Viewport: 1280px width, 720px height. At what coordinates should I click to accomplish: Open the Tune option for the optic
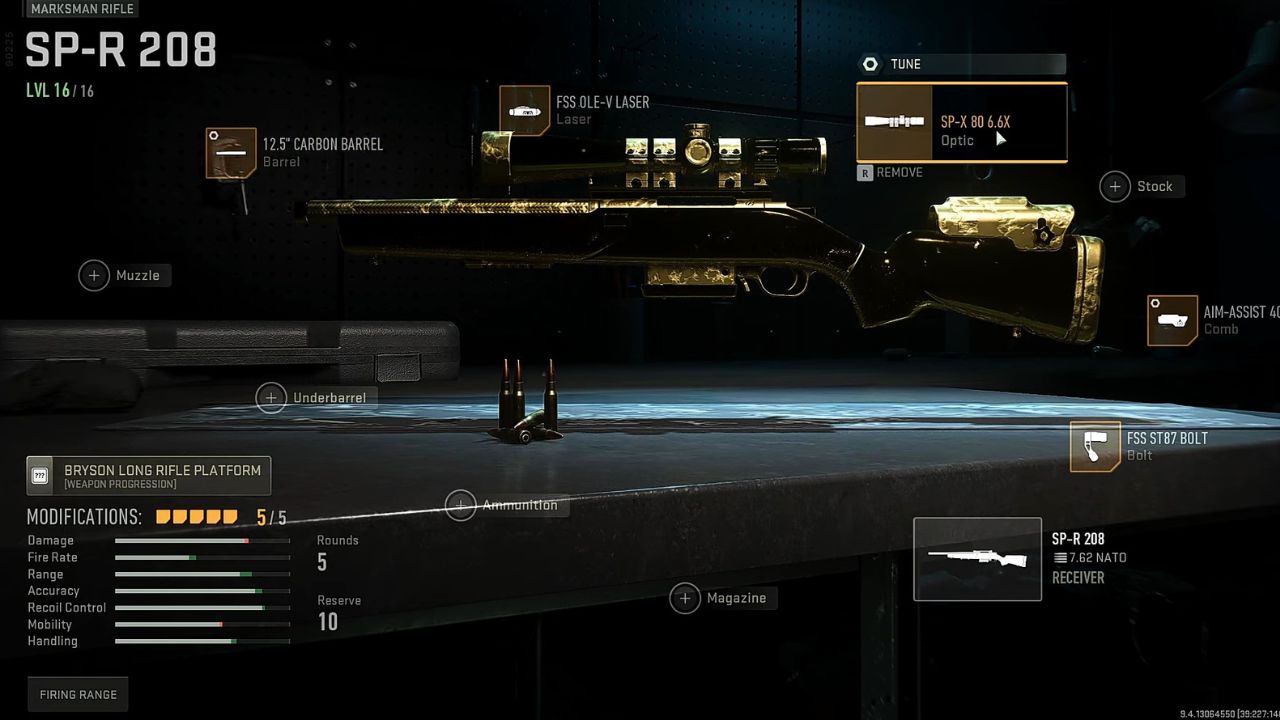pos(960,65)
